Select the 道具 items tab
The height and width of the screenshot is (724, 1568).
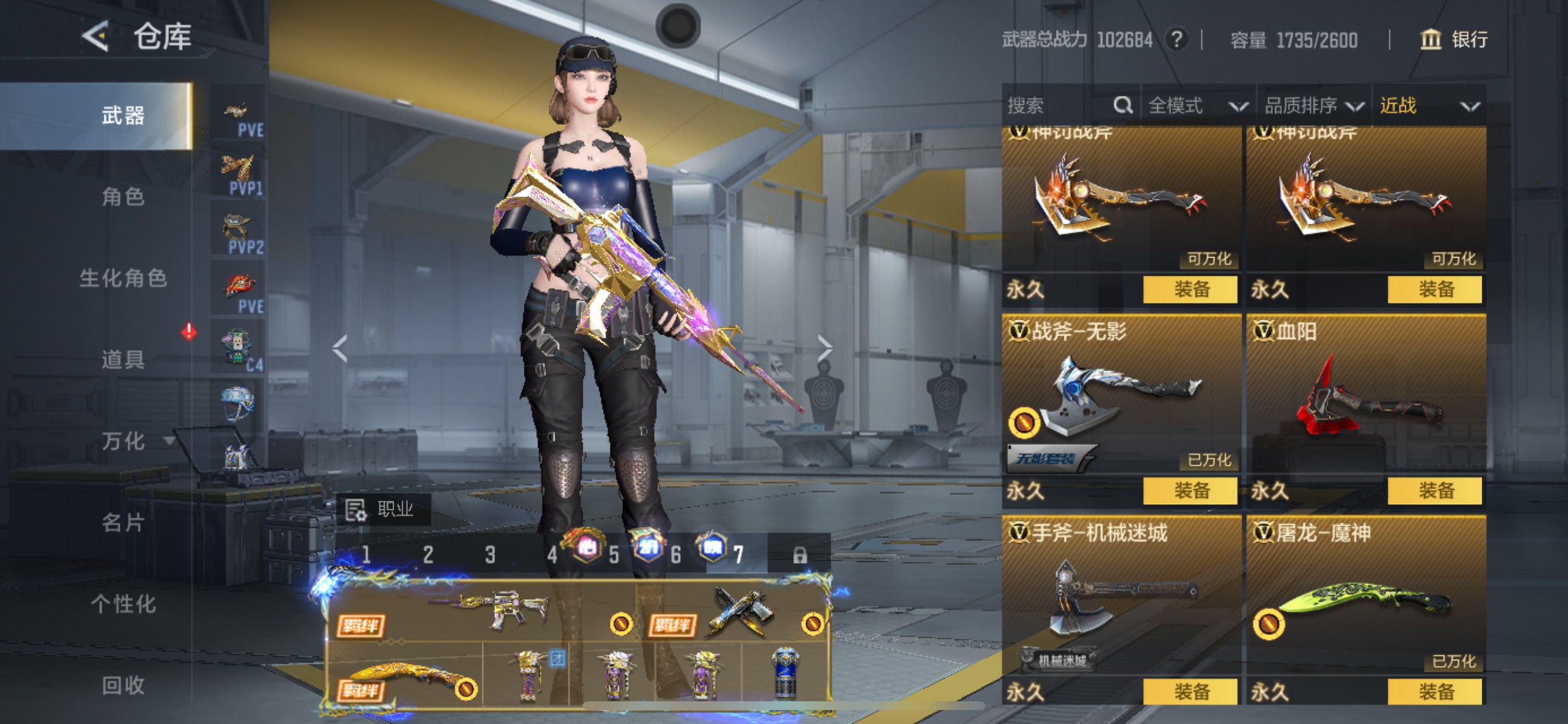pos(123,360)
